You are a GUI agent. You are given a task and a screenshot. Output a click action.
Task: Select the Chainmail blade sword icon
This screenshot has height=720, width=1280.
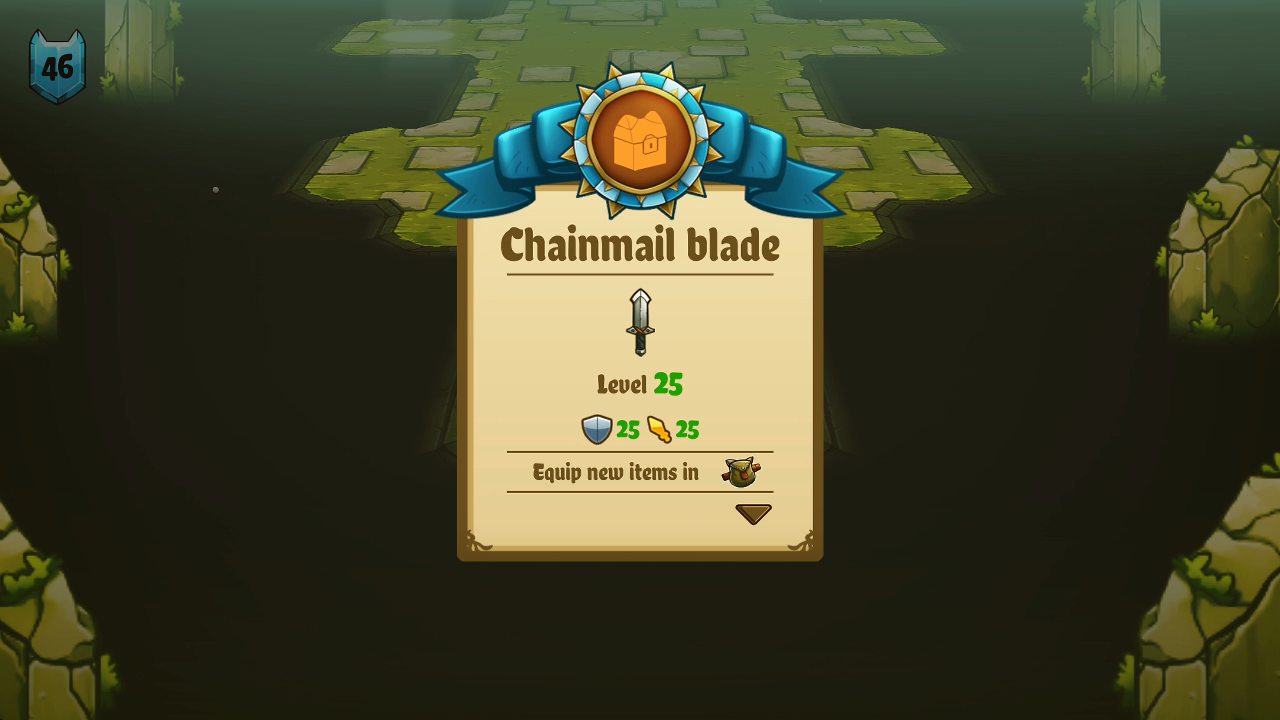coord(640,323)
